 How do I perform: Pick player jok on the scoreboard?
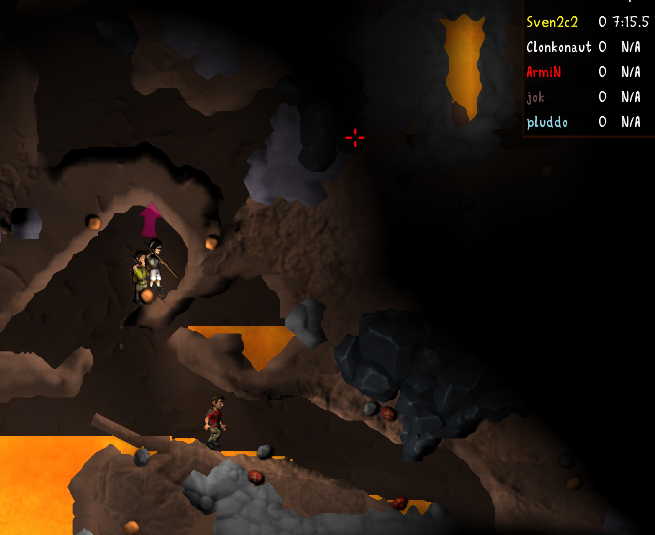537,96
